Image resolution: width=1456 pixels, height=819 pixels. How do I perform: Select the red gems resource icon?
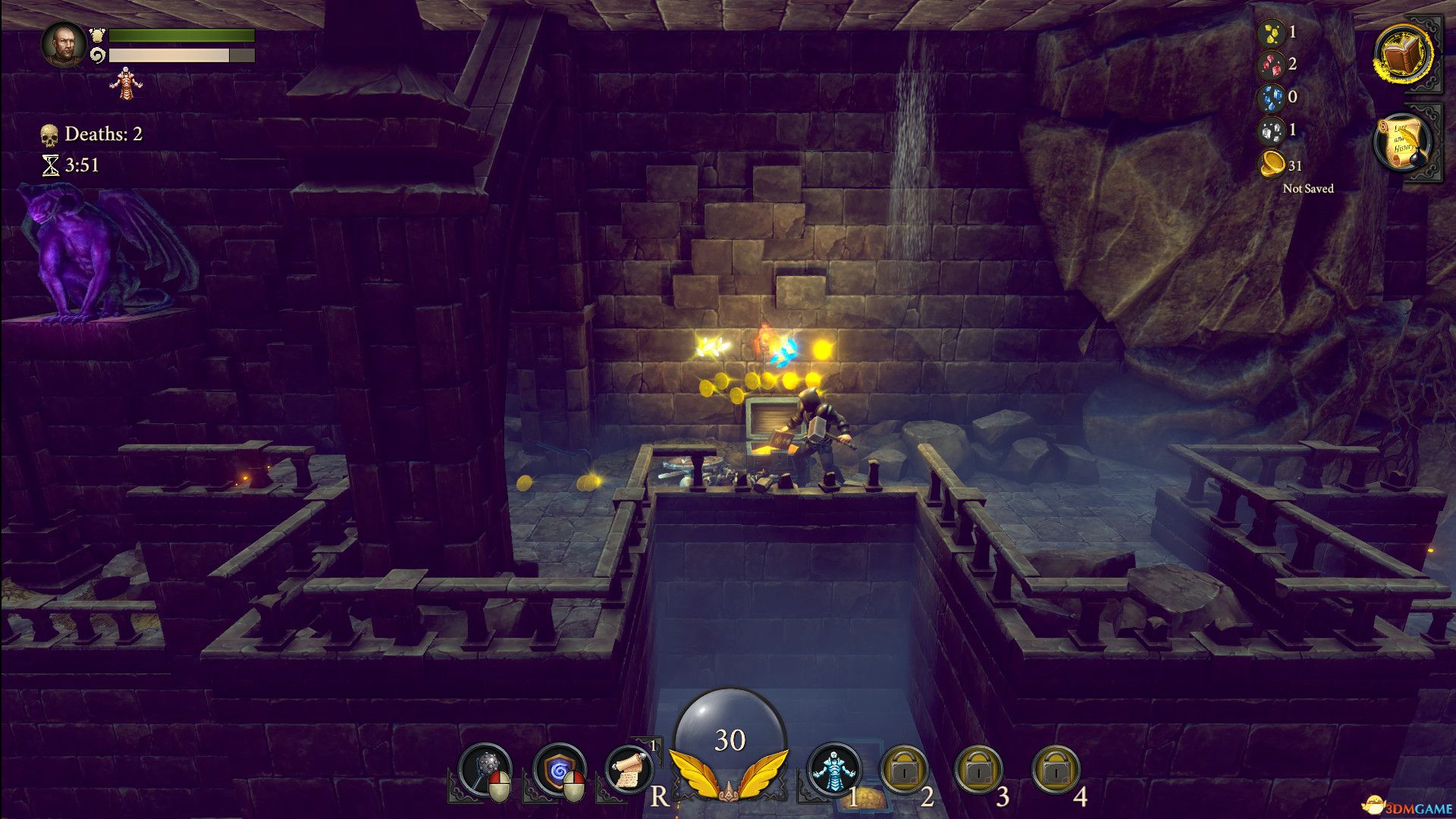[1271, 65]
